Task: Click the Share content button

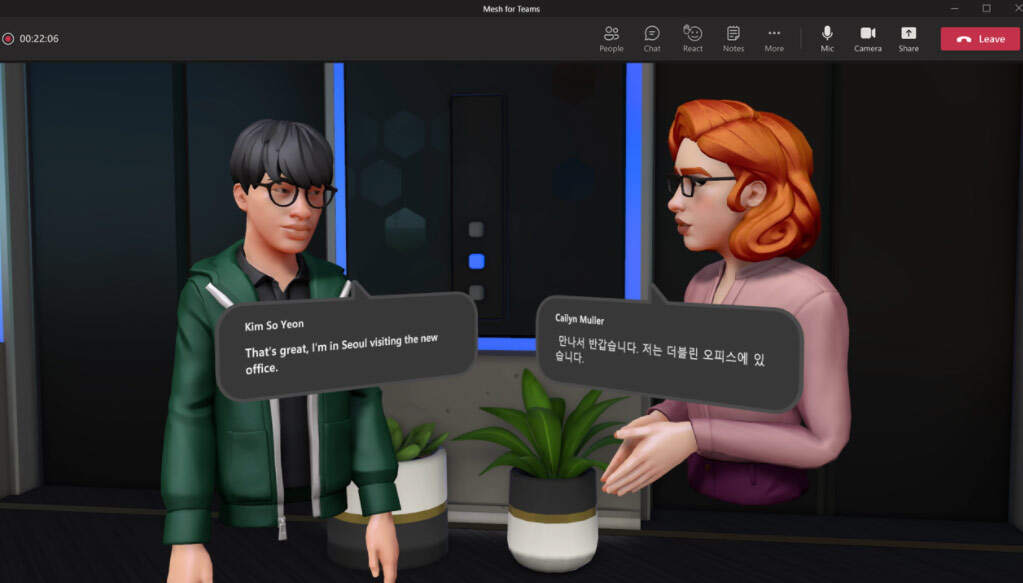Action: click(908, 38)
